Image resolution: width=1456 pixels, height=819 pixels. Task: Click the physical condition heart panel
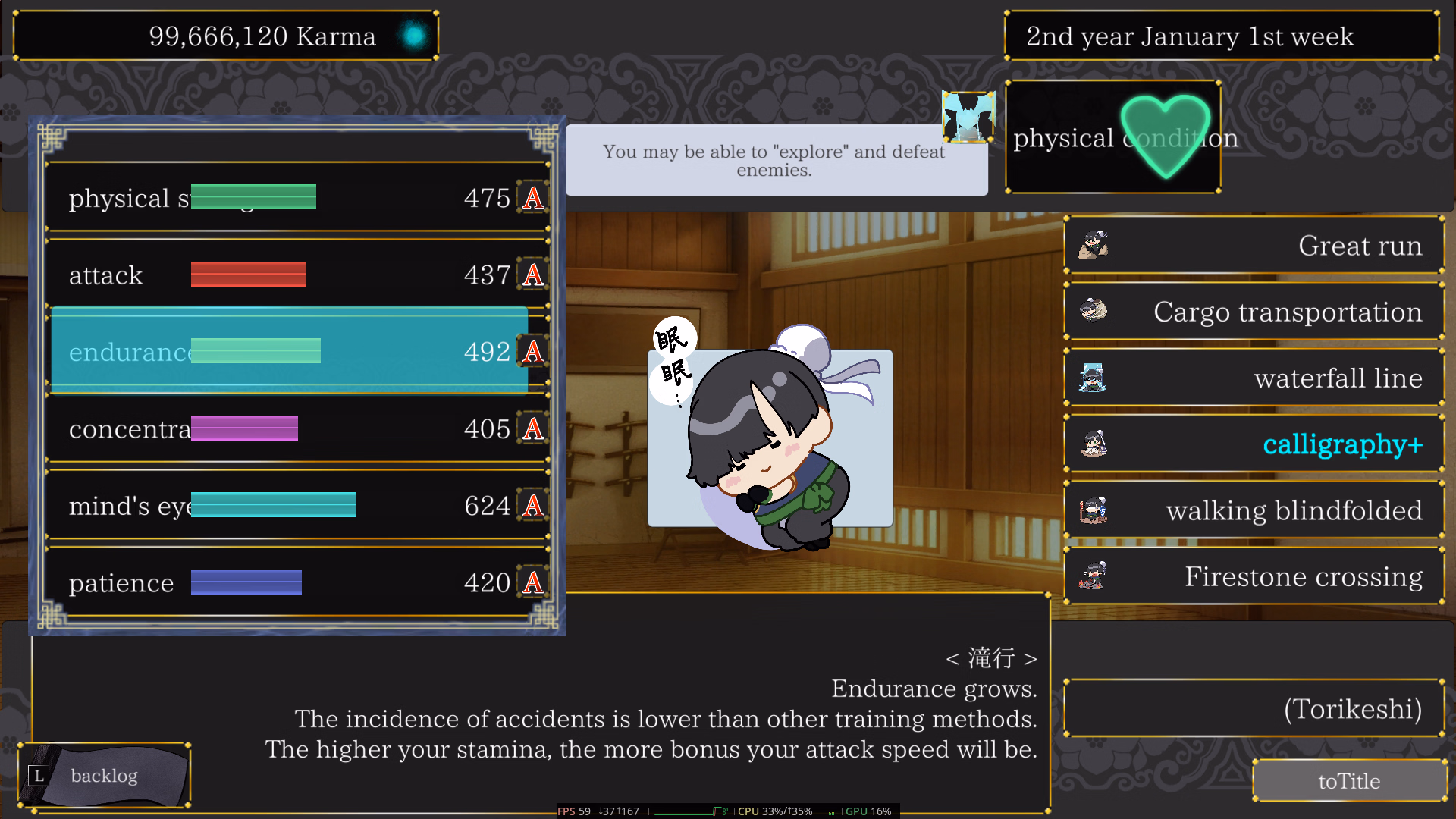tap(1112, 137)
